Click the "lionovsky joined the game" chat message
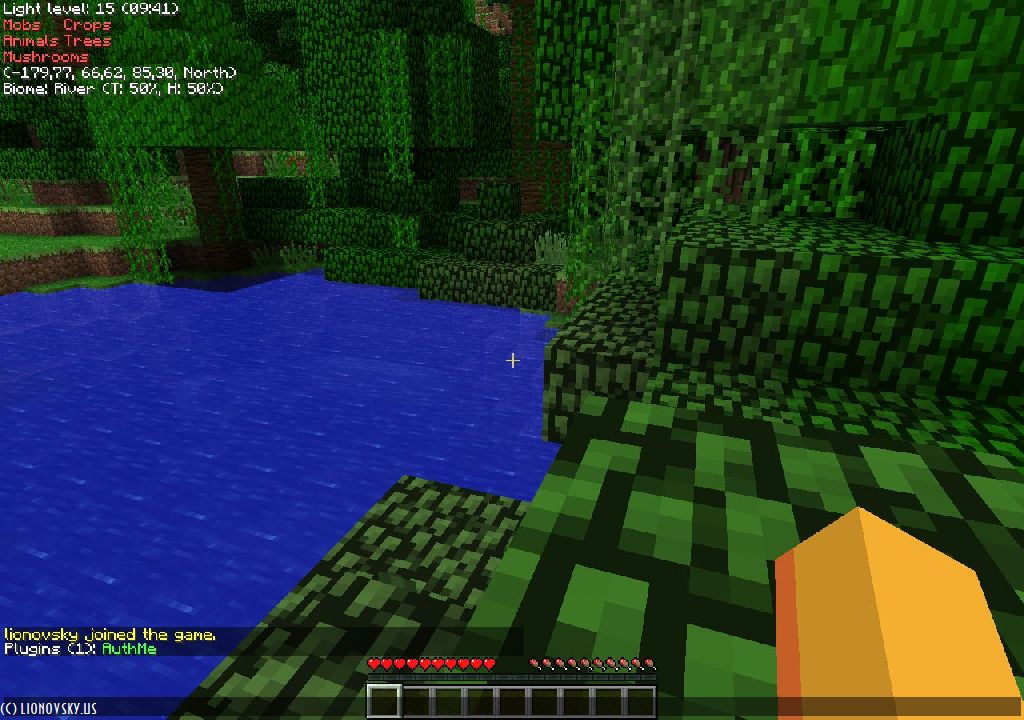 click(x=110, y=635)
